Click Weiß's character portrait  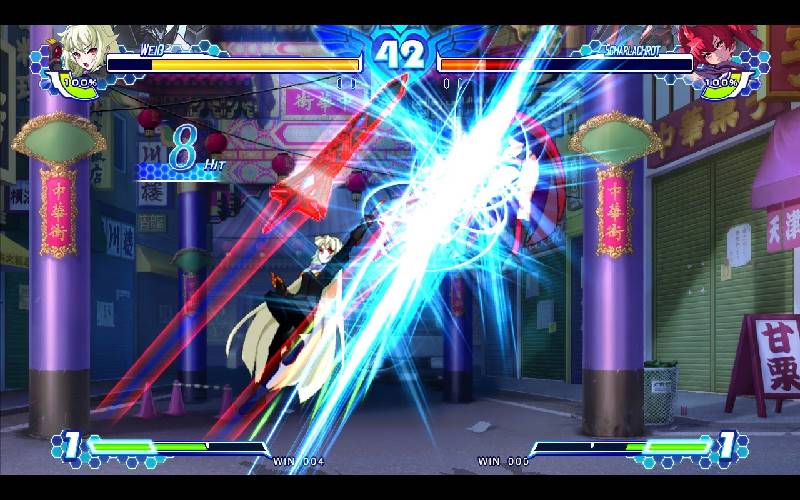pyautogui.click(x=82, y=52)
